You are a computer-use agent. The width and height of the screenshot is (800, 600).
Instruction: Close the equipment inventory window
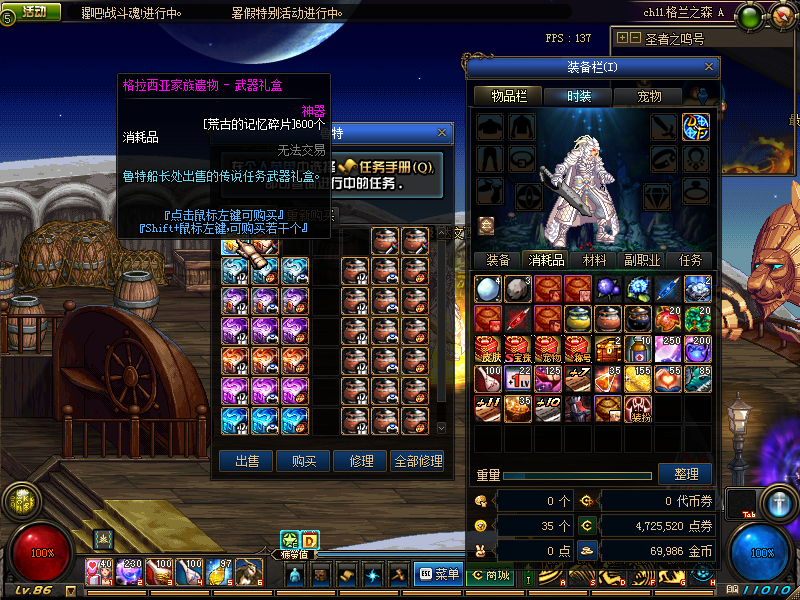coord(709,67)
